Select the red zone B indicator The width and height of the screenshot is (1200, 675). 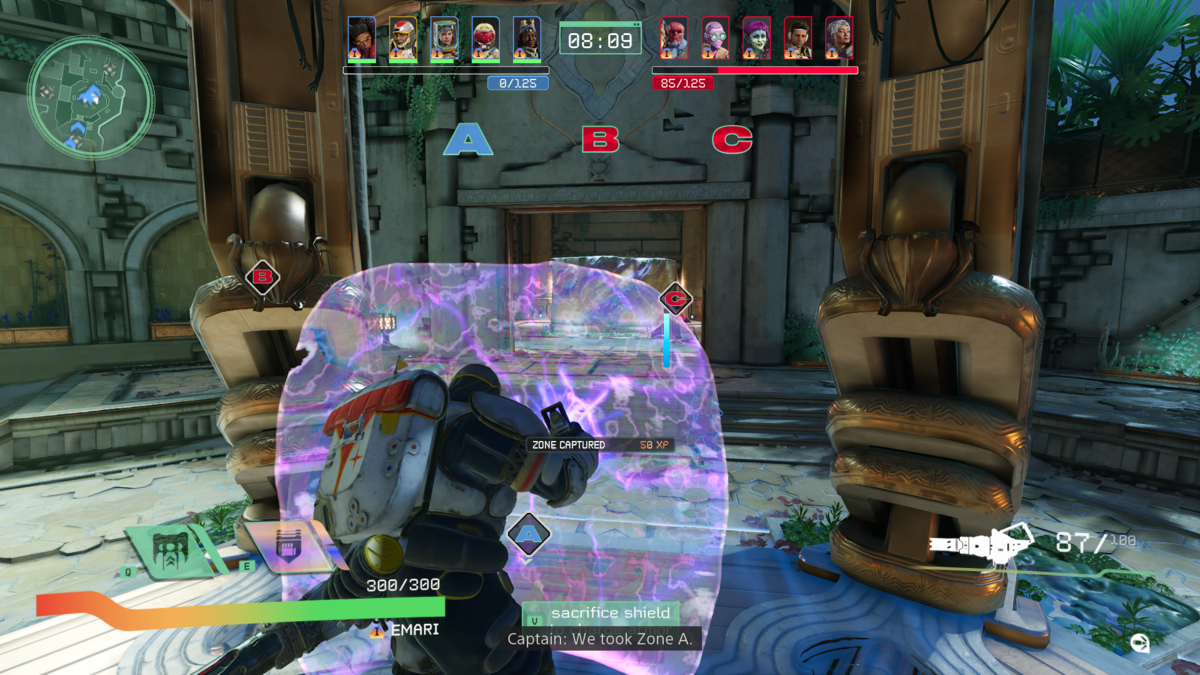coord(600,139)
